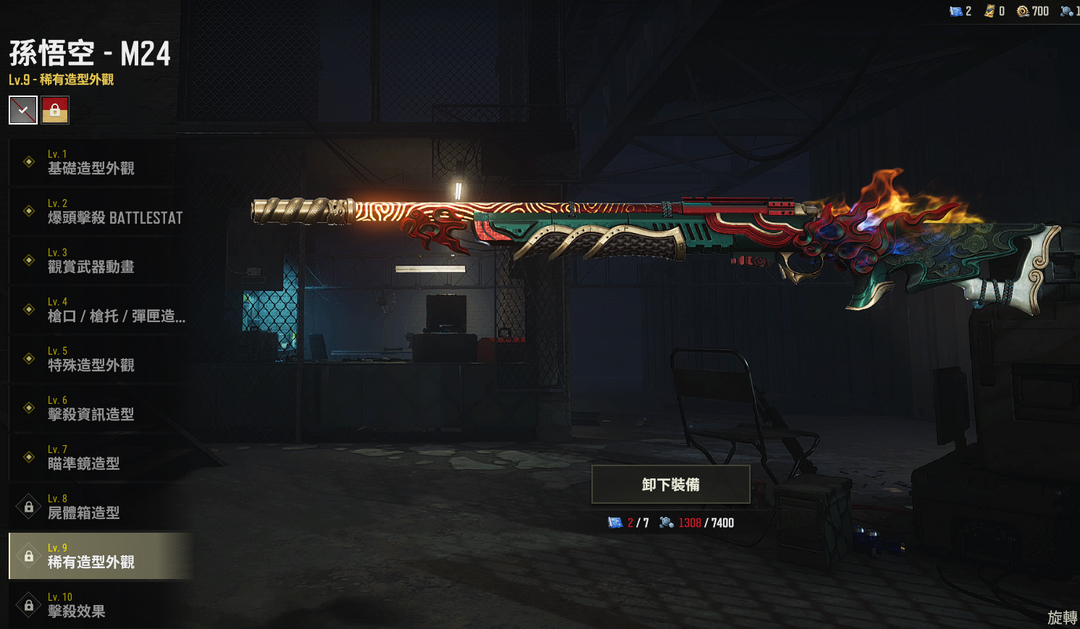This screenshot has width=1080, height=629.
Task: Switch to the grey weapon skin variant icon
Action: click(23, 110)
